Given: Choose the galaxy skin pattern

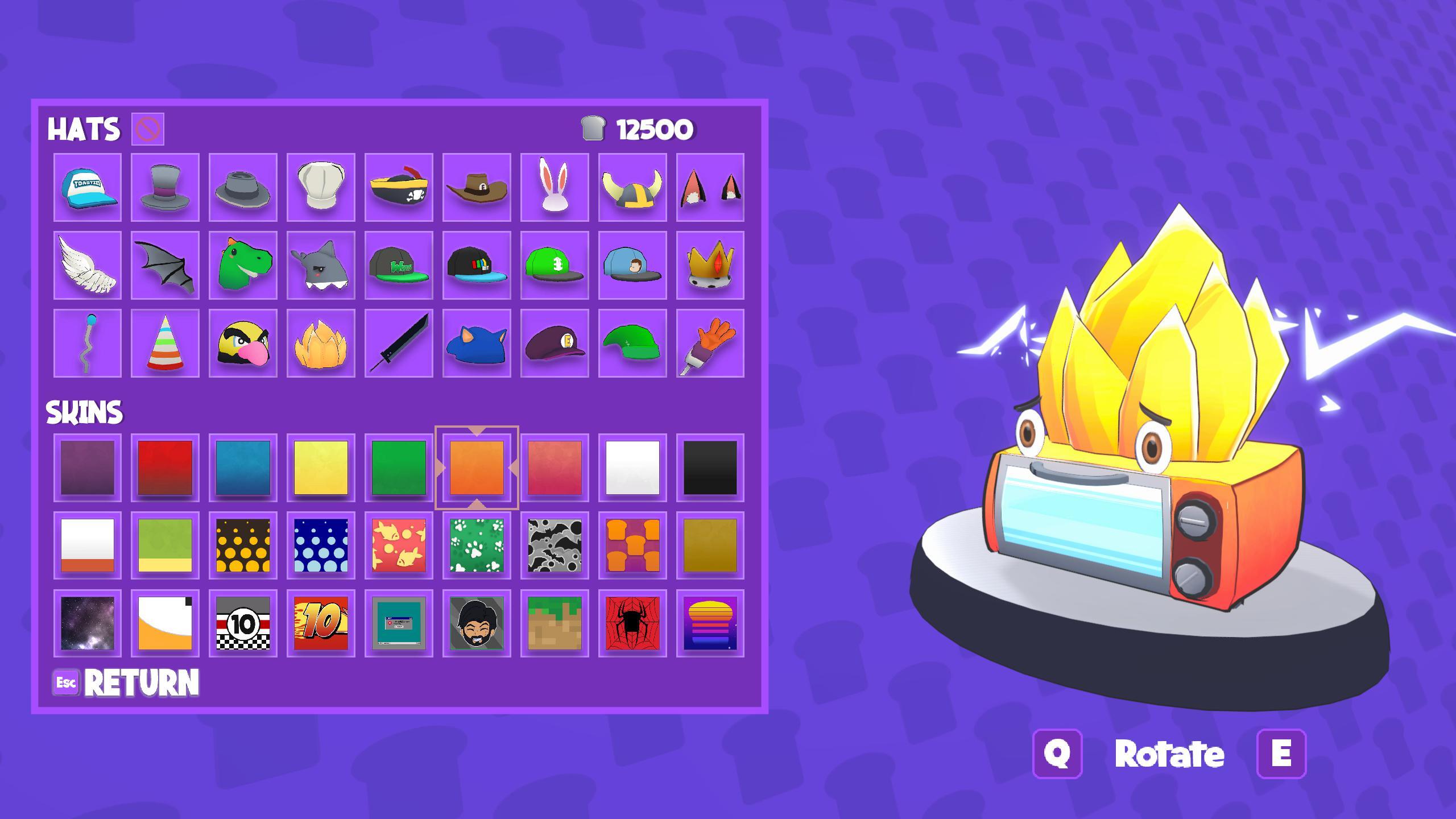Looking at the screenshot, I should pyautogui.click(x=88, y=624).
